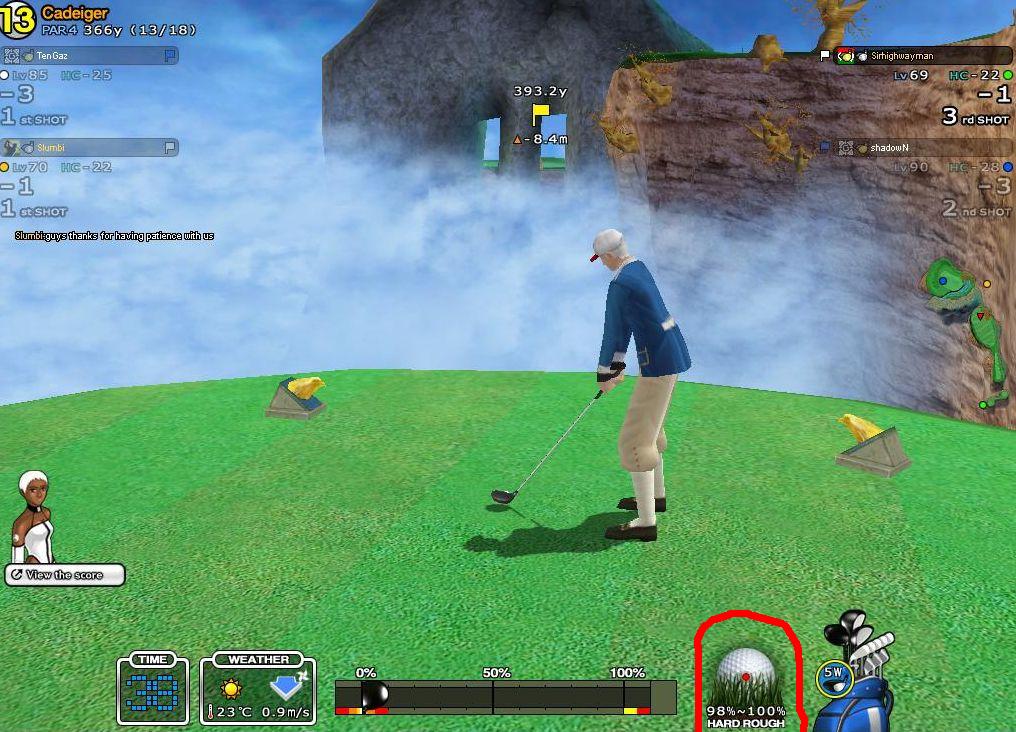Viewport: 1016px width, 732px height.
Task: Open the View the score panel
Action: click(65, 575)
